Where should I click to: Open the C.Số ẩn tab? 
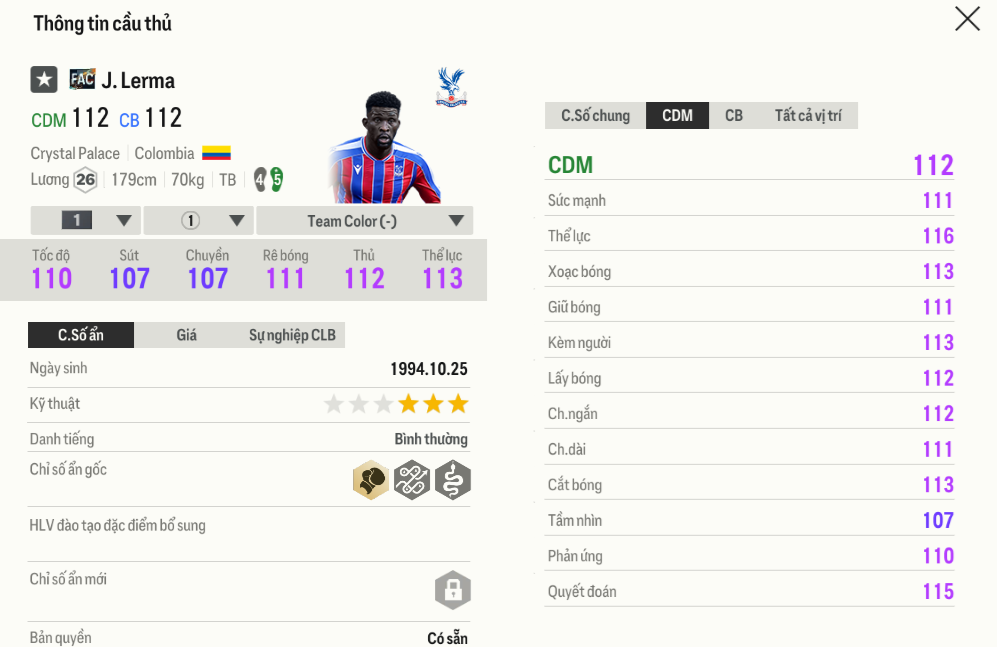click(x=81, y=335)
